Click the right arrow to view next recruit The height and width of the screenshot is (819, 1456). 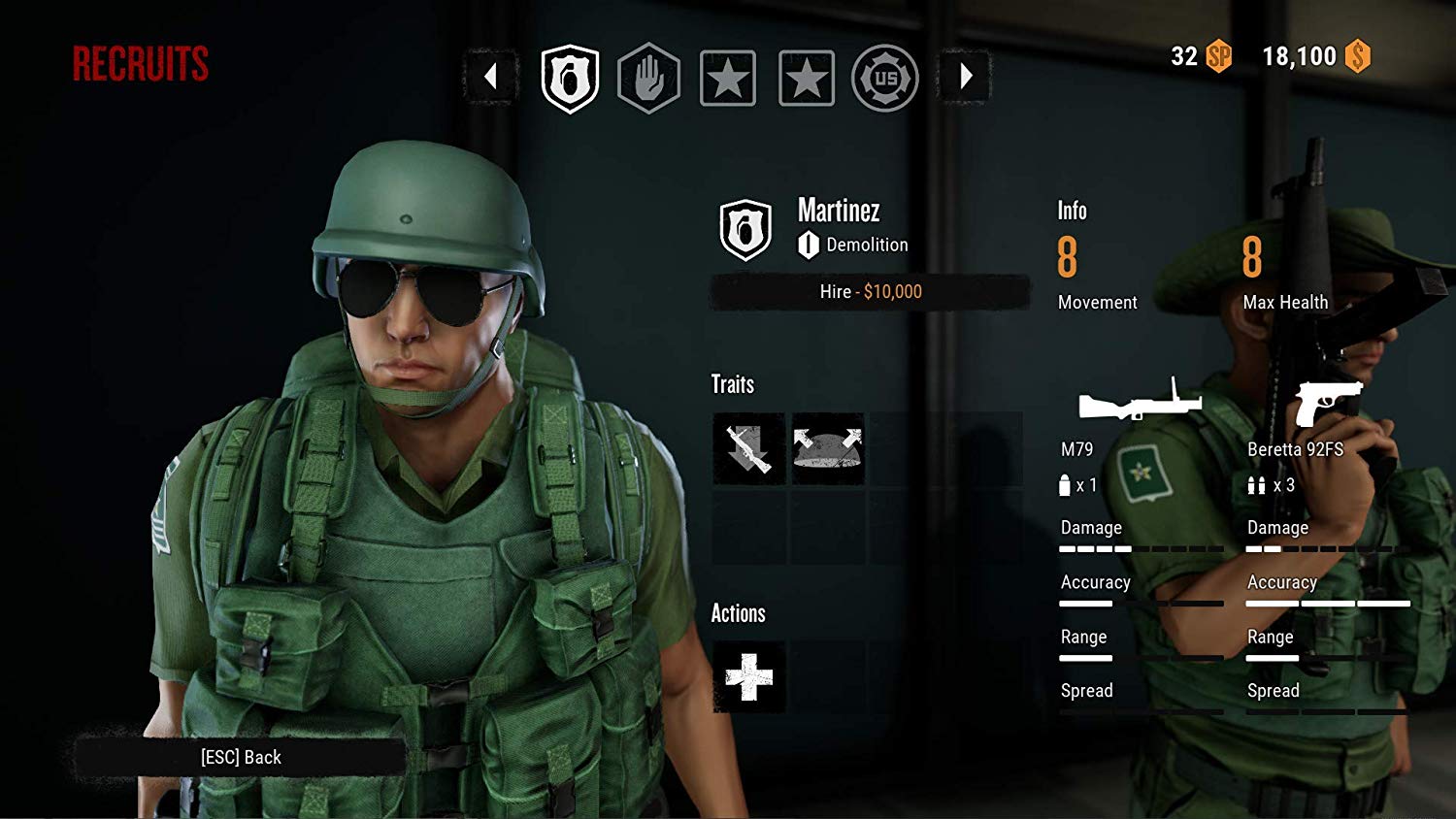click(x=965, y=77)
